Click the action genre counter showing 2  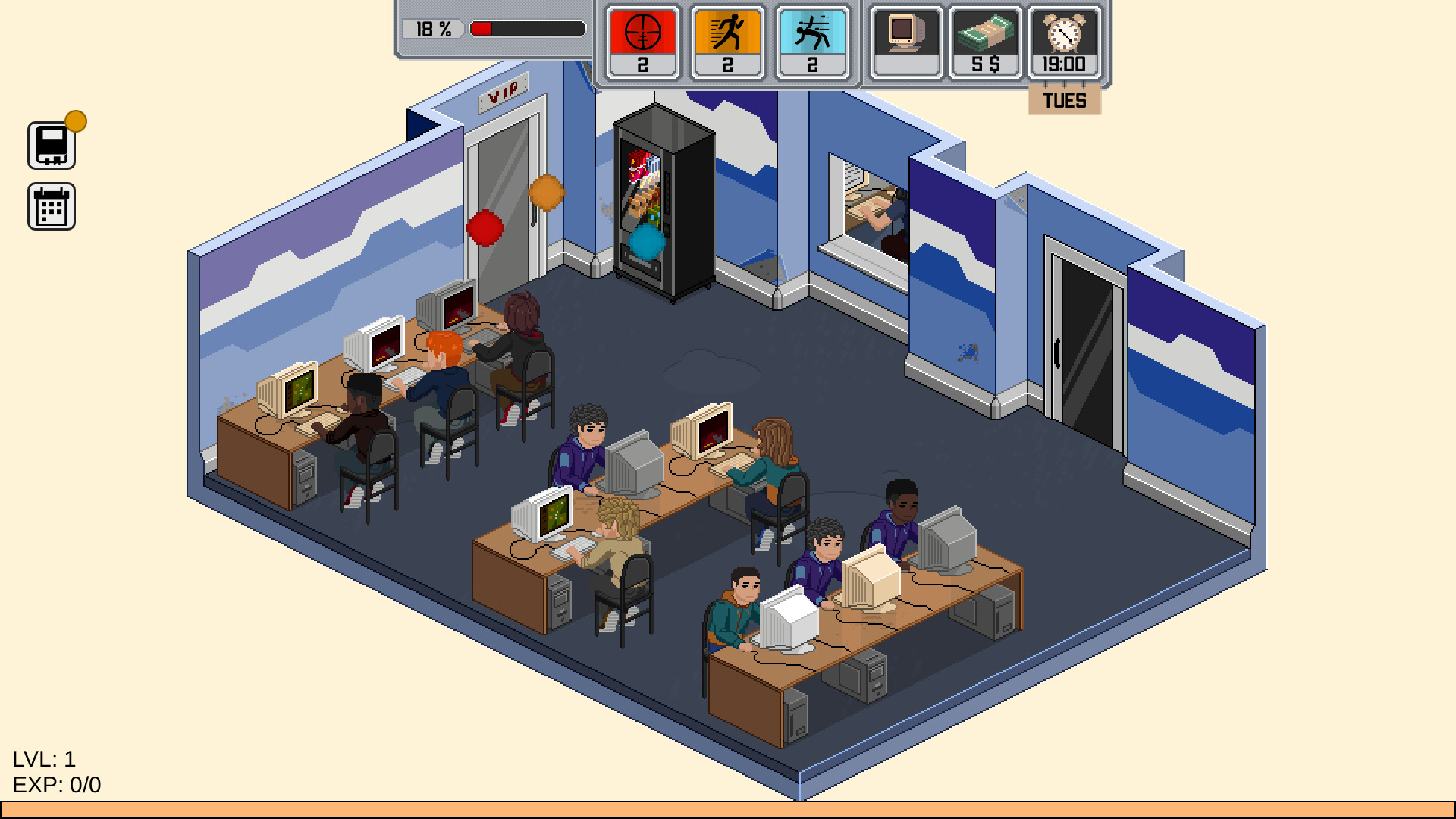[x=813, y=65]
